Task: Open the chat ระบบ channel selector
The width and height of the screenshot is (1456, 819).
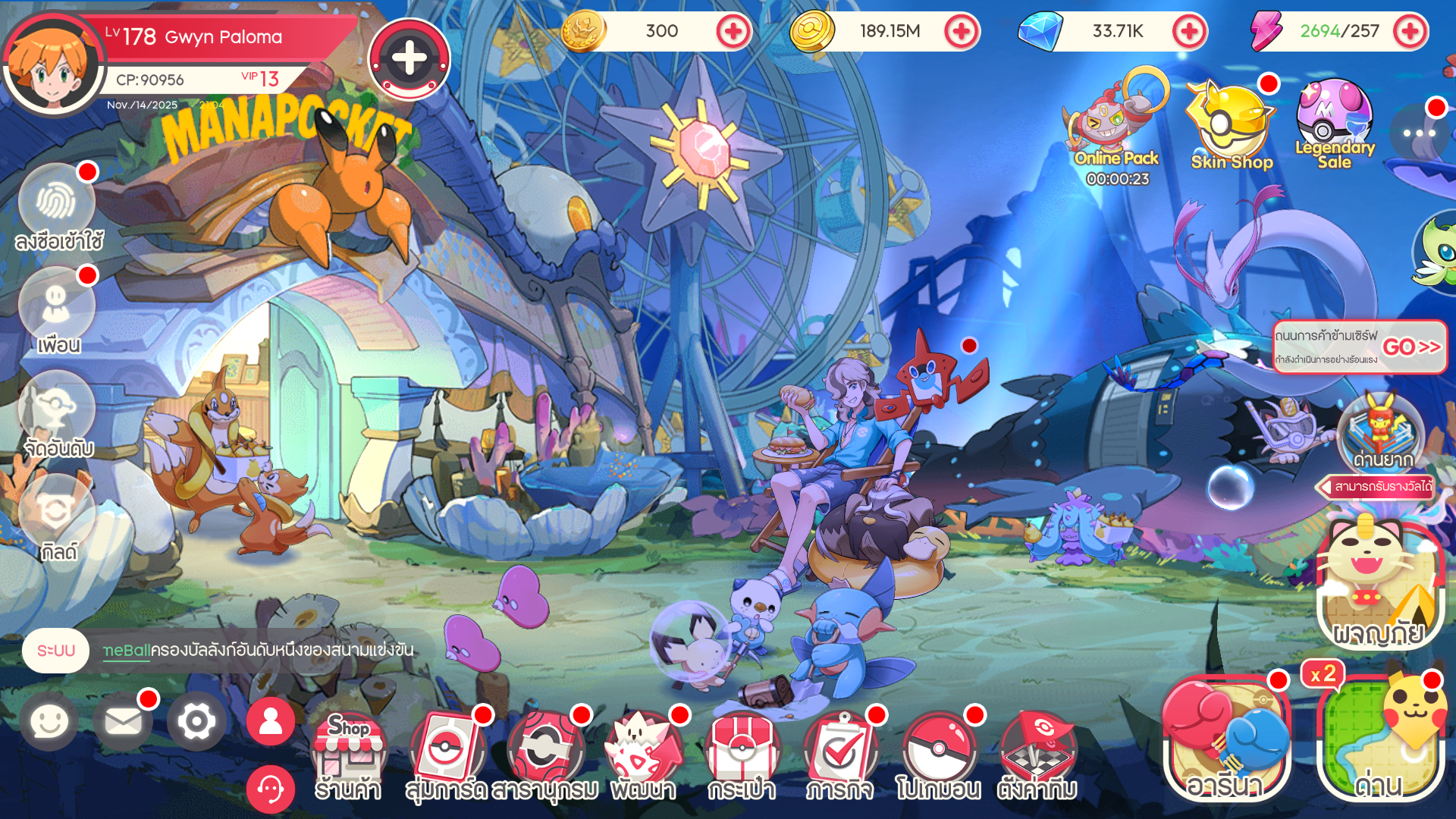Action: tap(55, 649)
